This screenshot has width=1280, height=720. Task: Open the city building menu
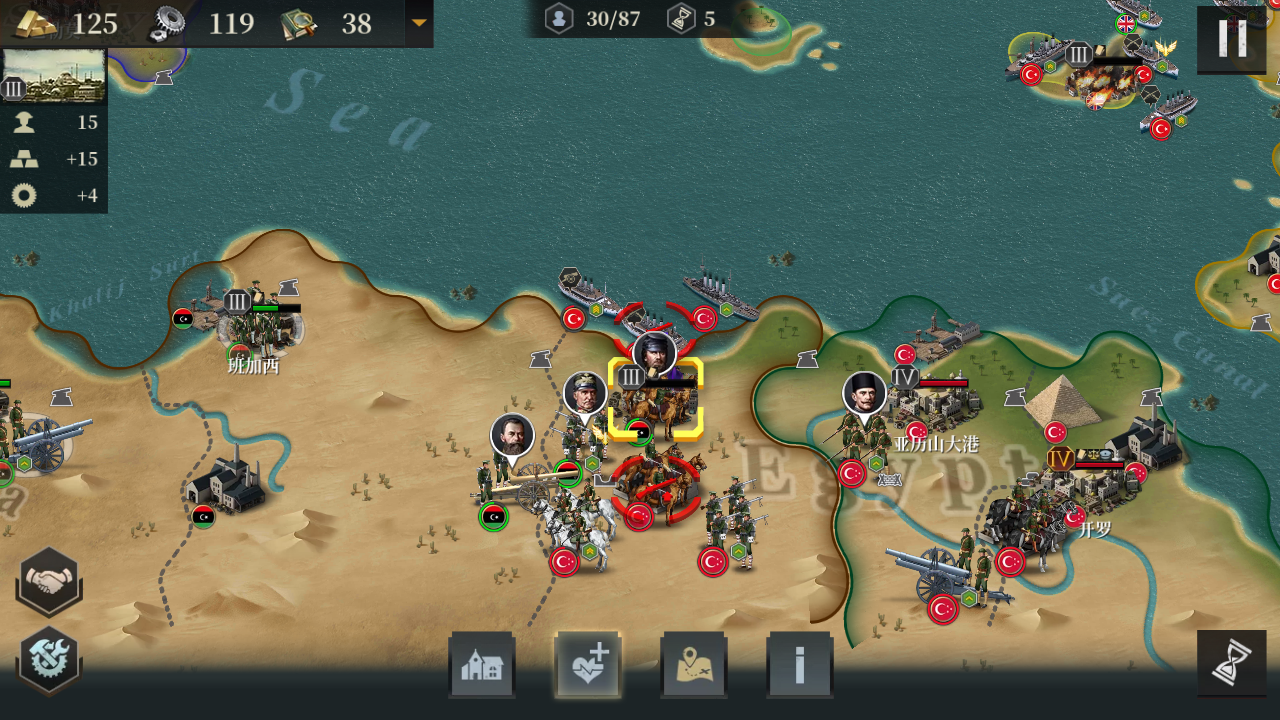pos(482,665)
